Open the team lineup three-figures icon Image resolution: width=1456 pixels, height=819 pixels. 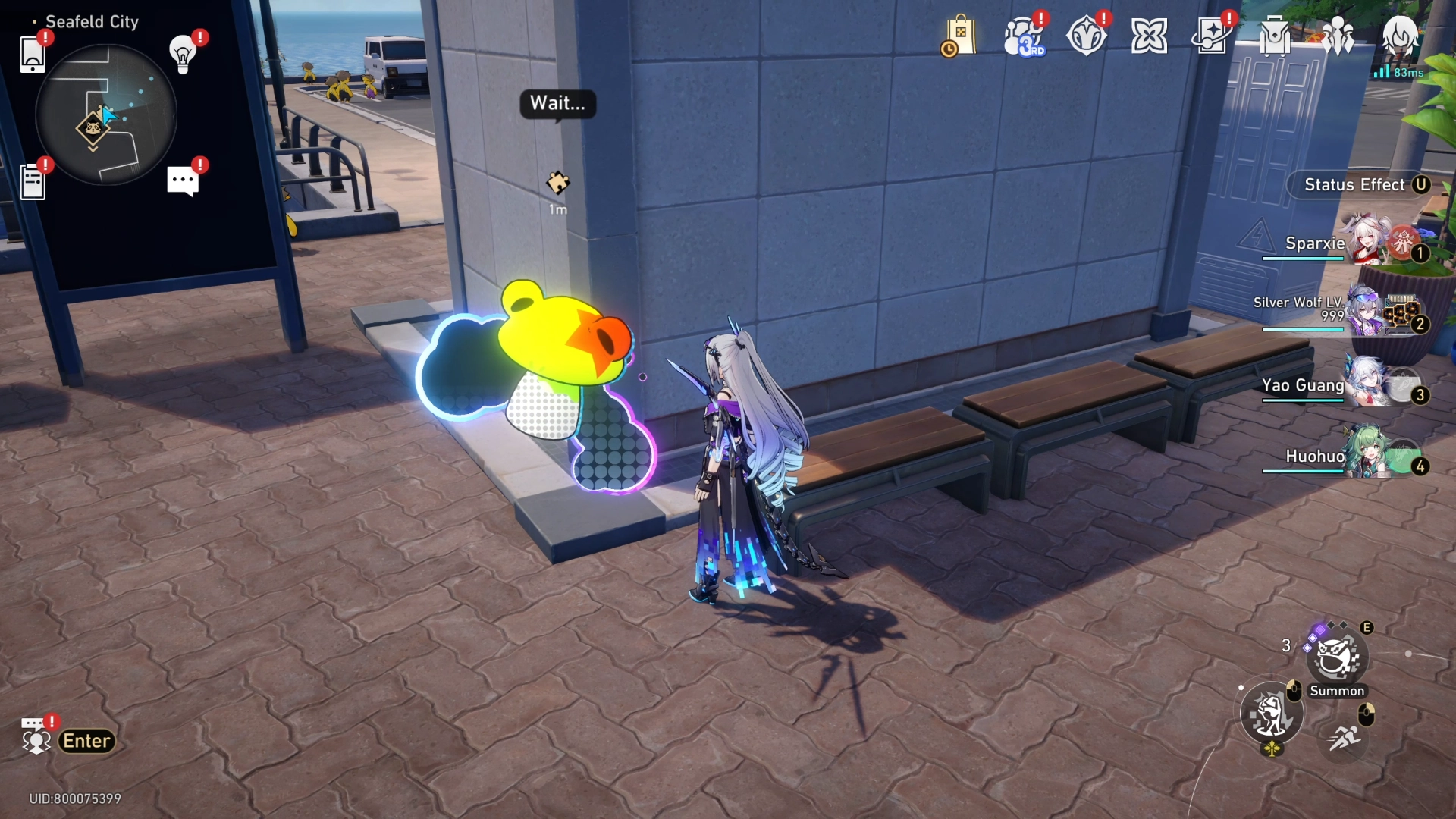(x=1338, y=34)
